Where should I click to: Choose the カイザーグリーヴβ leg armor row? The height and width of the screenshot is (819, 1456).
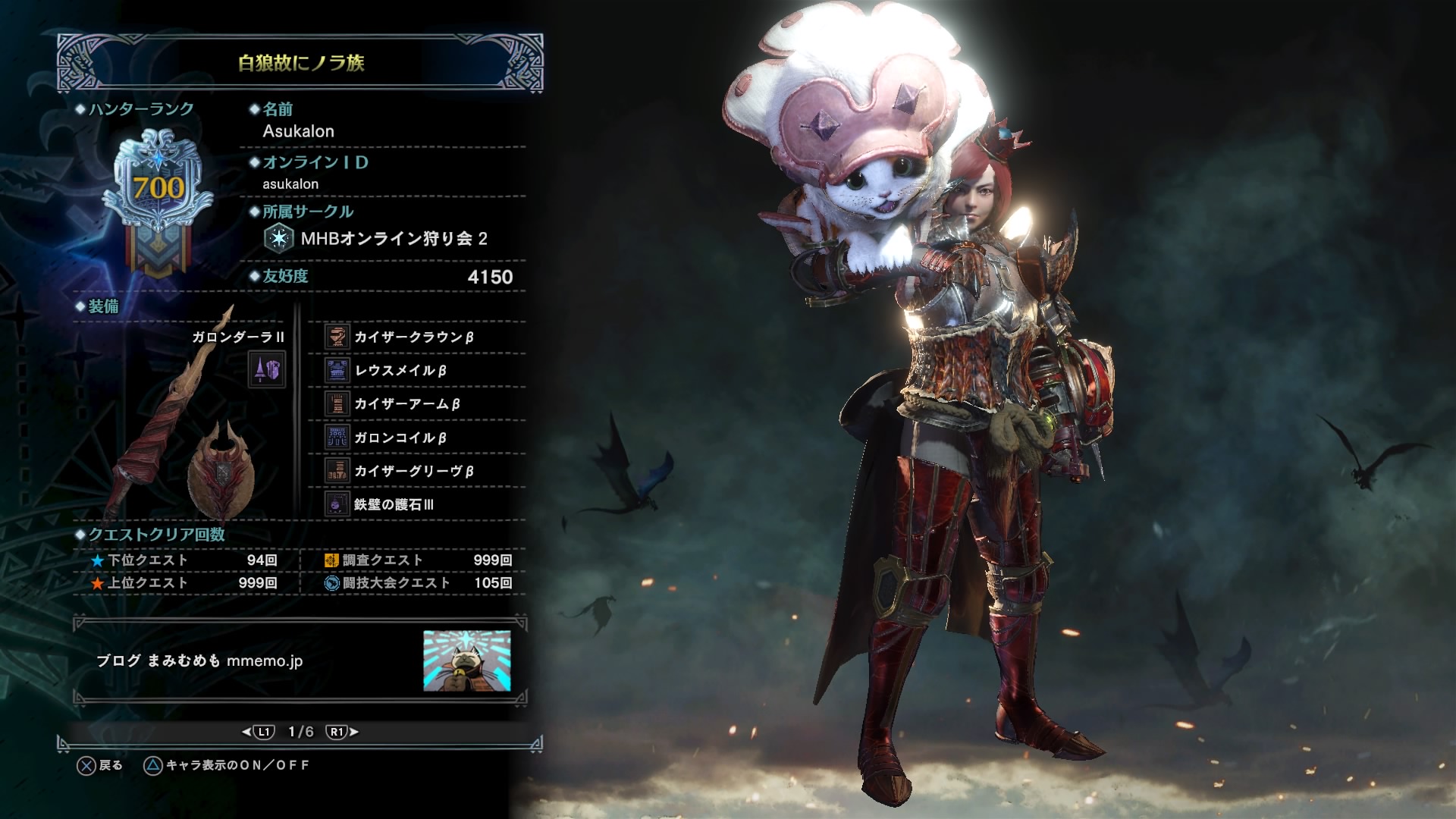[x=414, y=471]
